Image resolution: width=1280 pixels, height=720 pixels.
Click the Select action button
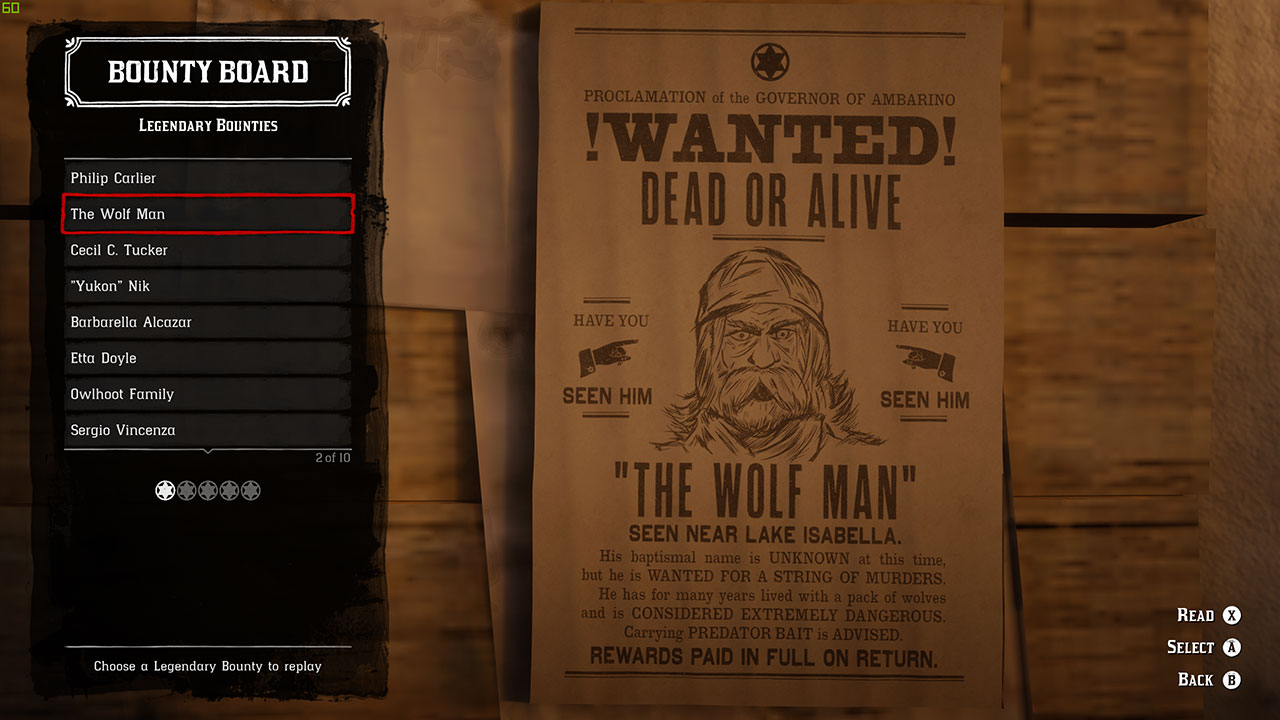point(1190,647)
